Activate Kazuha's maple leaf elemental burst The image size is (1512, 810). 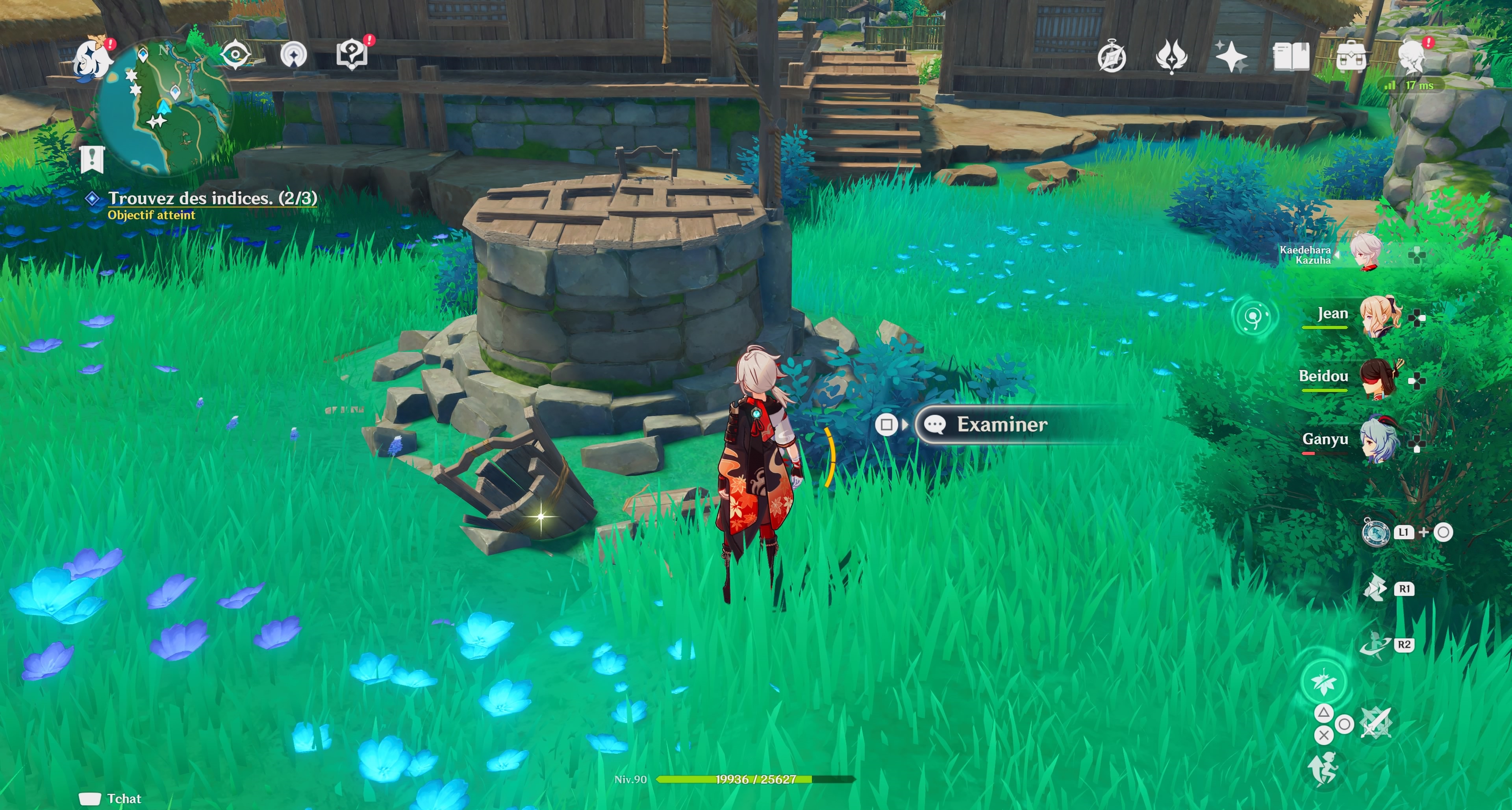pyautogui.click(x=1323, y=681)
